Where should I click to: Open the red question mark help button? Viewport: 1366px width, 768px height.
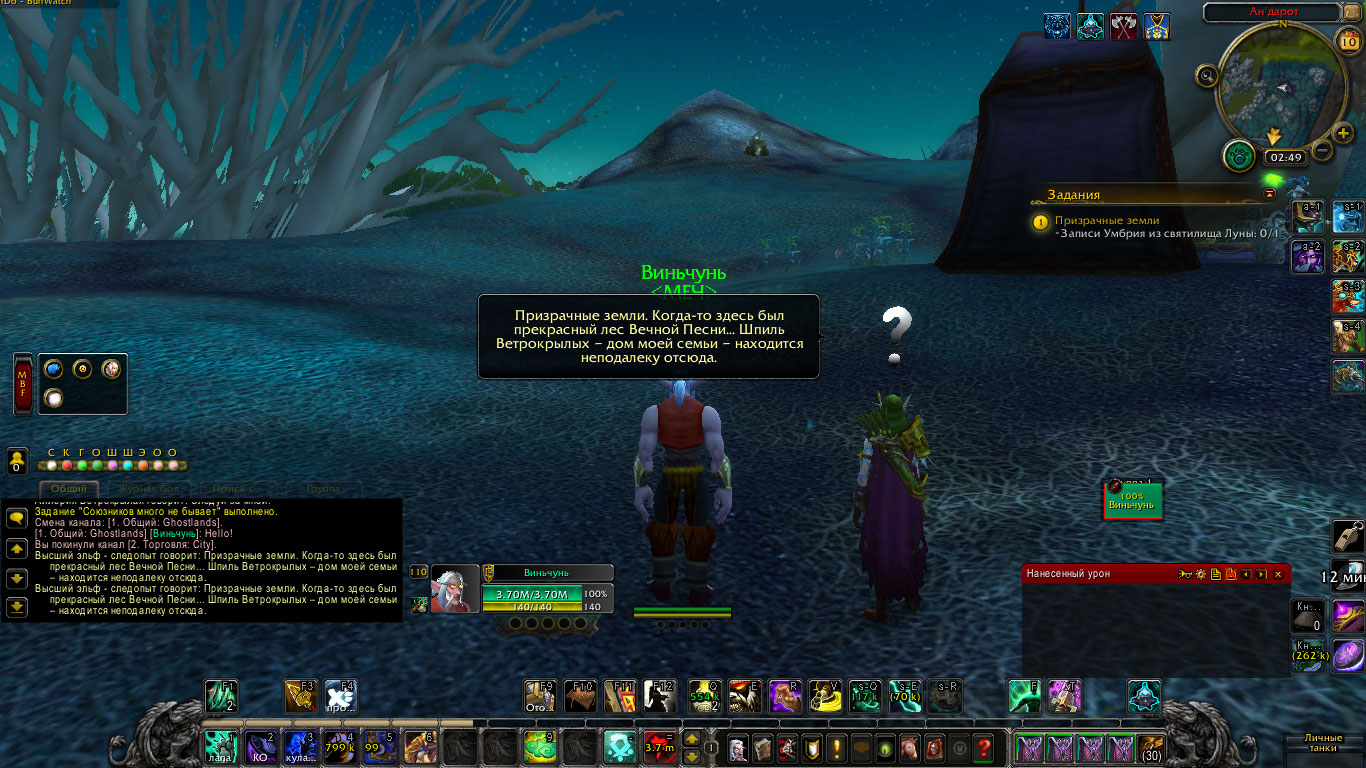[984, 747]
